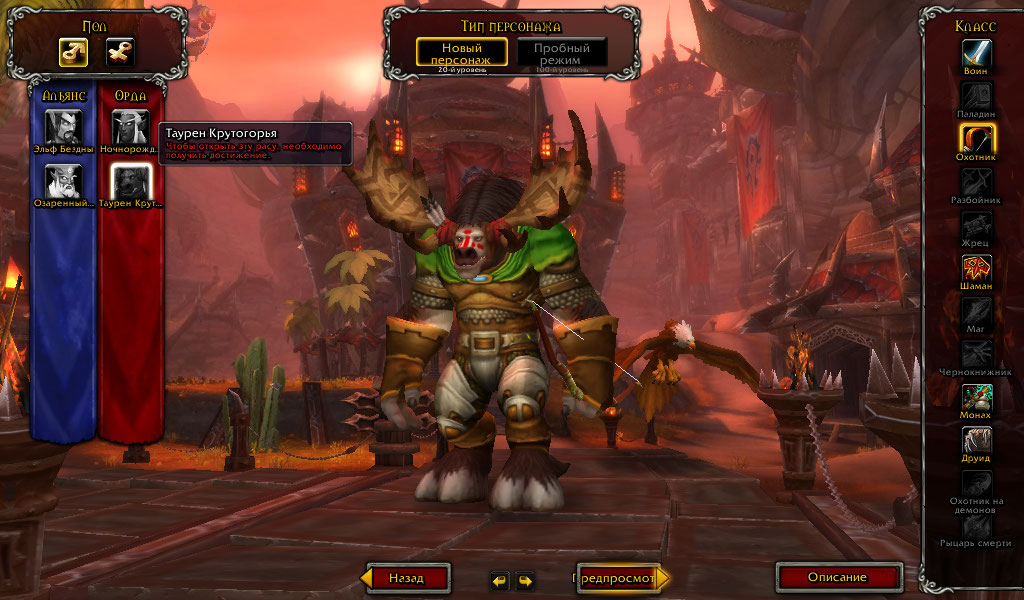Rotate character with the right arrow button
Image resolution: width=1024 pixels, height=600 pixels.
tap(524, 580)
